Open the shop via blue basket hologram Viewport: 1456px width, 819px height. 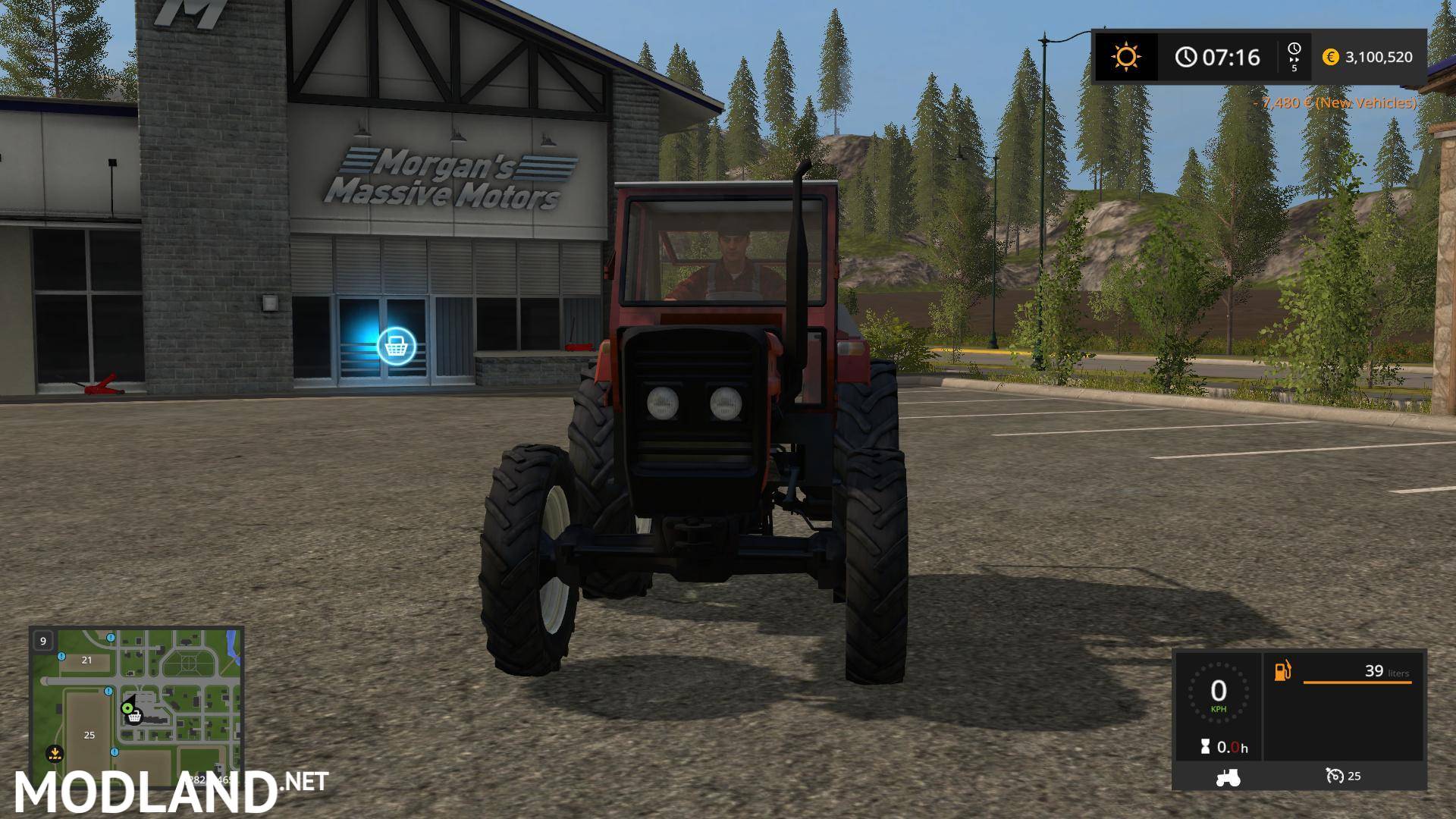tap(397, 346)
